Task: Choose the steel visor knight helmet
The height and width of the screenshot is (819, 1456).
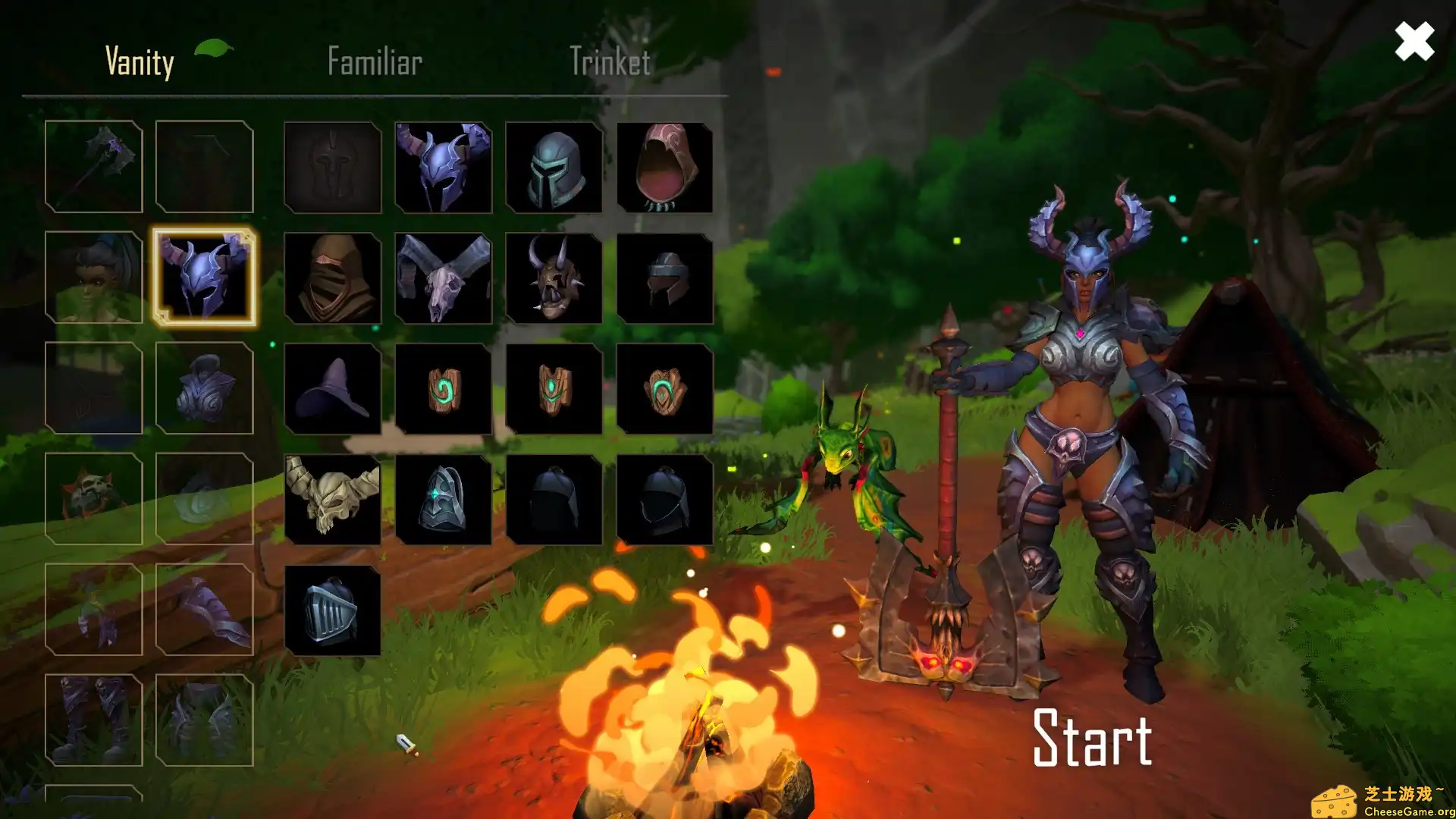Action: pos(554,168)
